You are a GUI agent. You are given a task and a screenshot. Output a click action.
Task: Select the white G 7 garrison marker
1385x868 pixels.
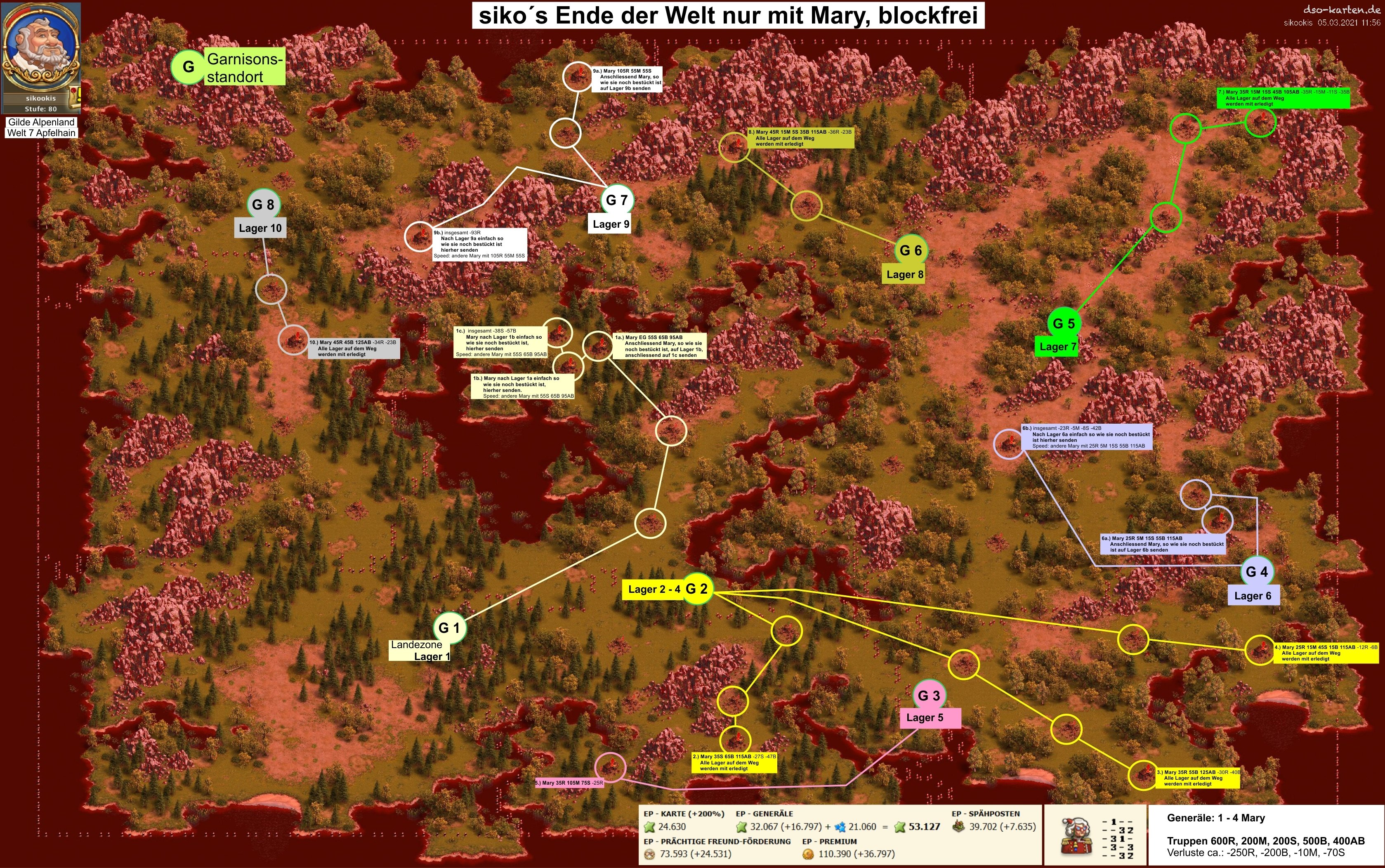617,200
